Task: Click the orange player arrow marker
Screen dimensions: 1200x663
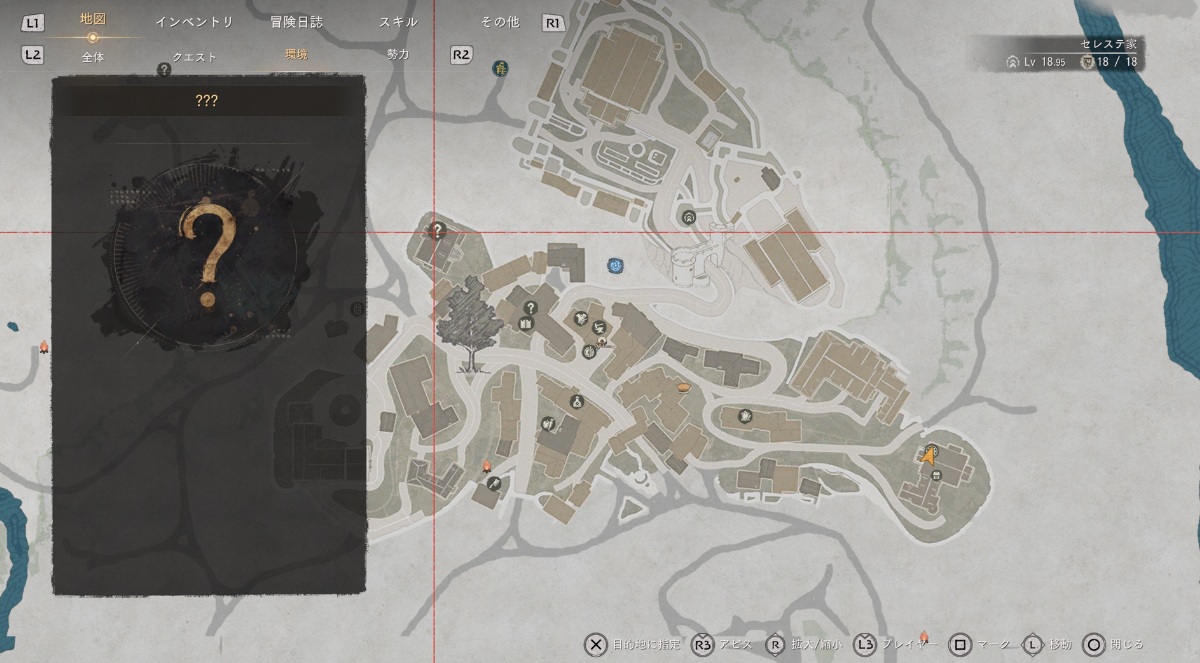Action: (x=928, y=457)
